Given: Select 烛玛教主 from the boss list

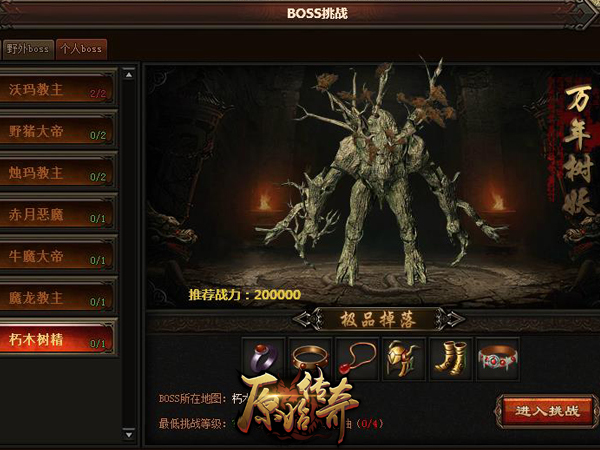Looking at the screenshot, I should click(58, 172).
